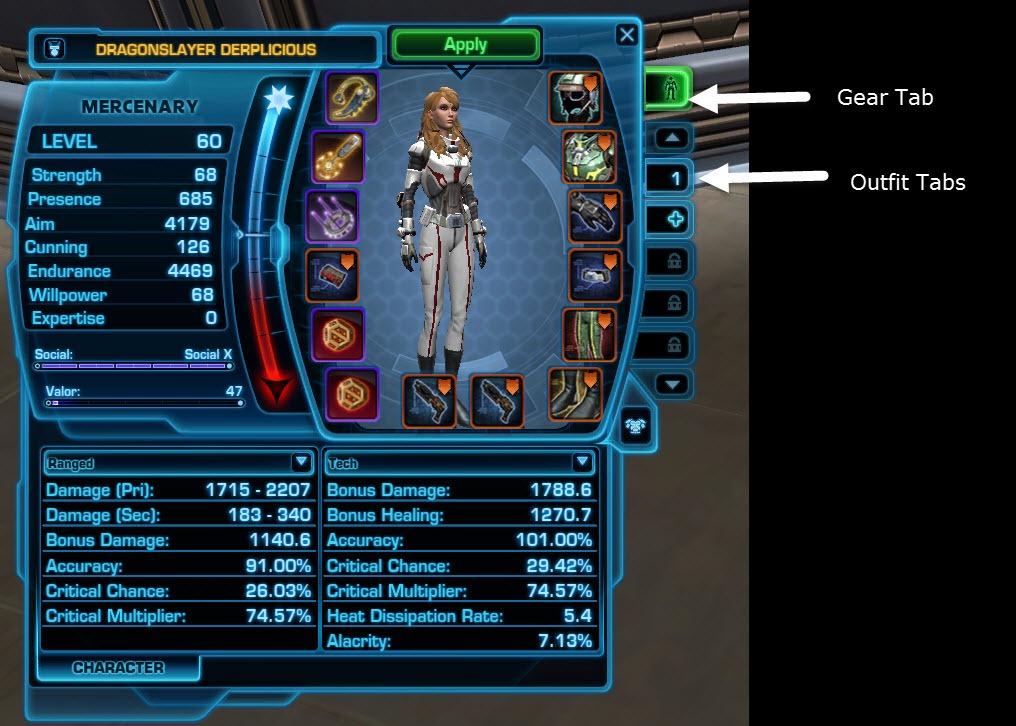Select the purple implant slot
The height and width of the screenshot is (726, 1016).
(331, 216)
